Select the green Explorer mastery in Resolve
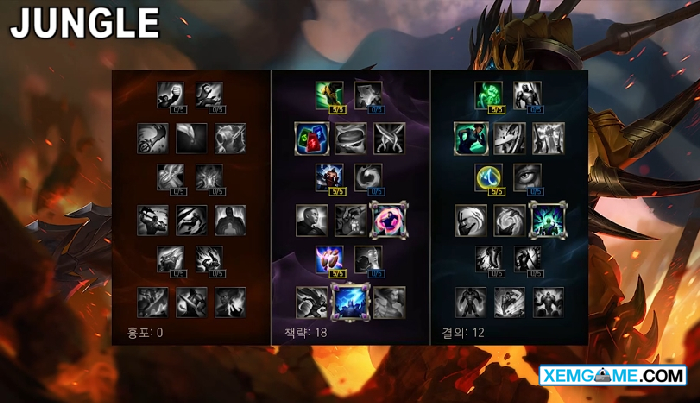 tap(470, 137)
